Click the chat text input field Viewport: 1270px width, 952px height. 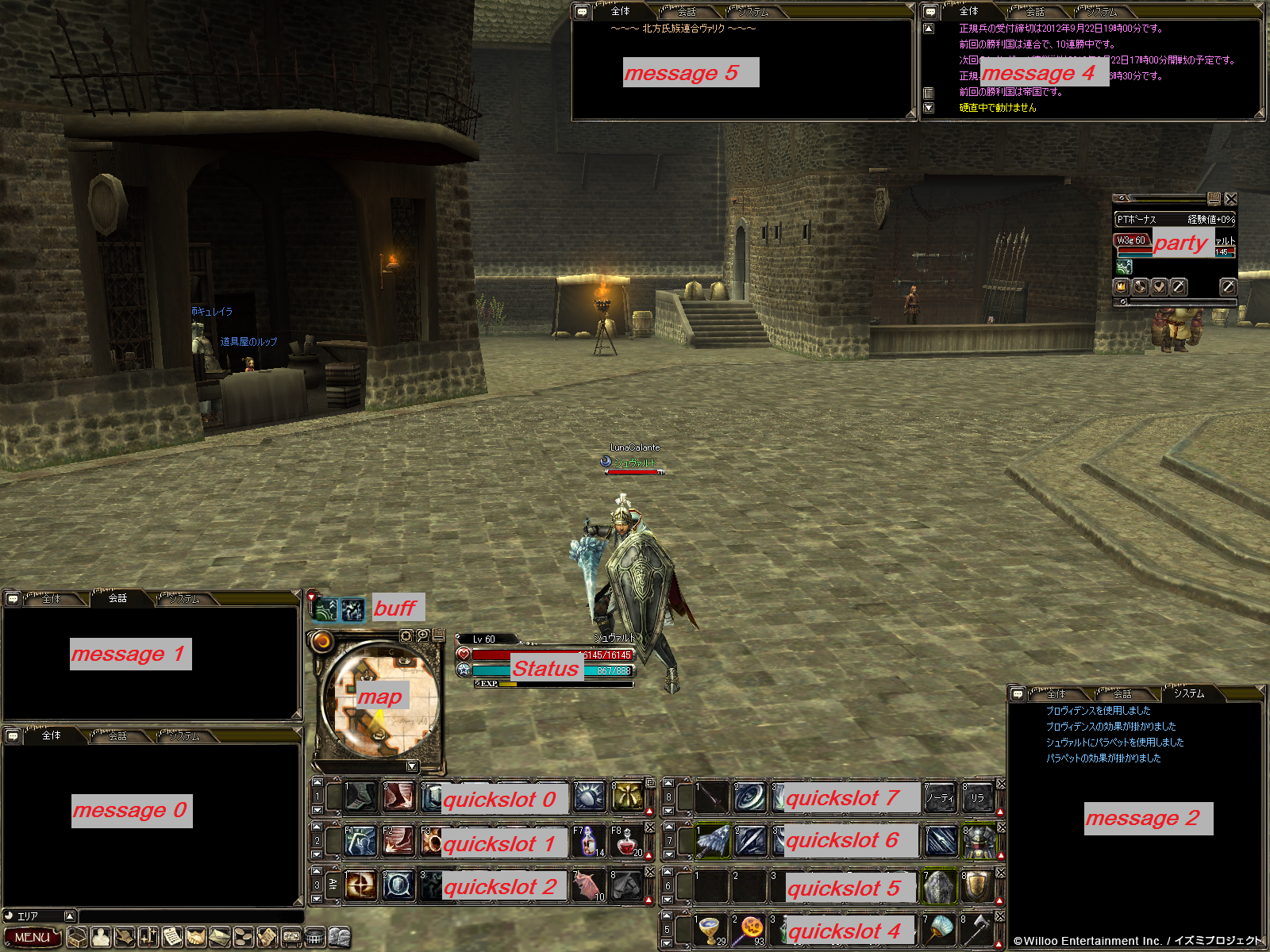pos(190,916)
